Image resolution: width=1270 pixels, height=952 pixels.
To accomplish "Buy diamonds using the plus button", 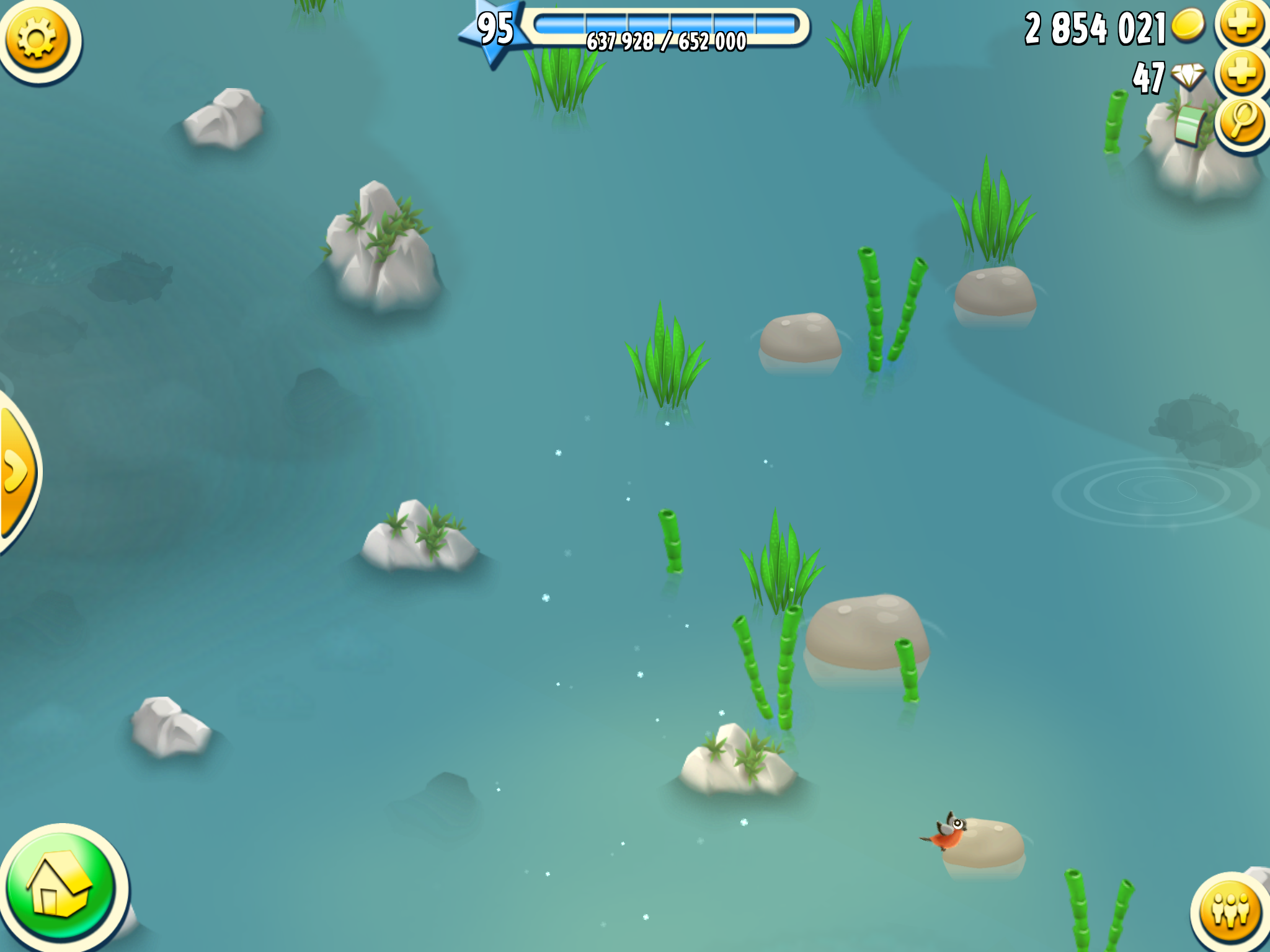I will pyautogui.click(x=1242, y=73).
